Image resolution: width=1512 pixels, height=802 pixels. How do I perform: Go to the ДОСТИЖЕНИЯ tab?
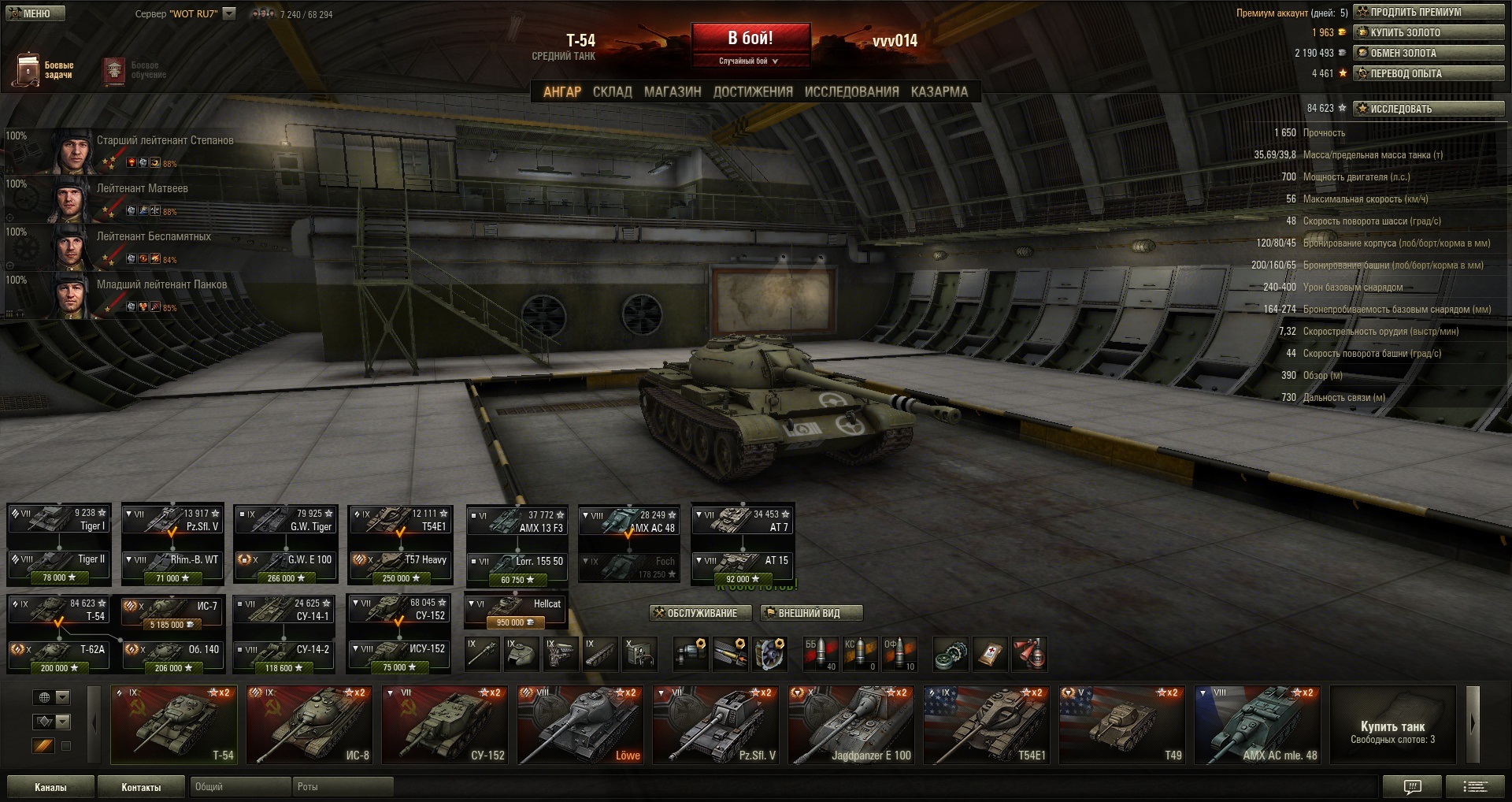(753, 92)
